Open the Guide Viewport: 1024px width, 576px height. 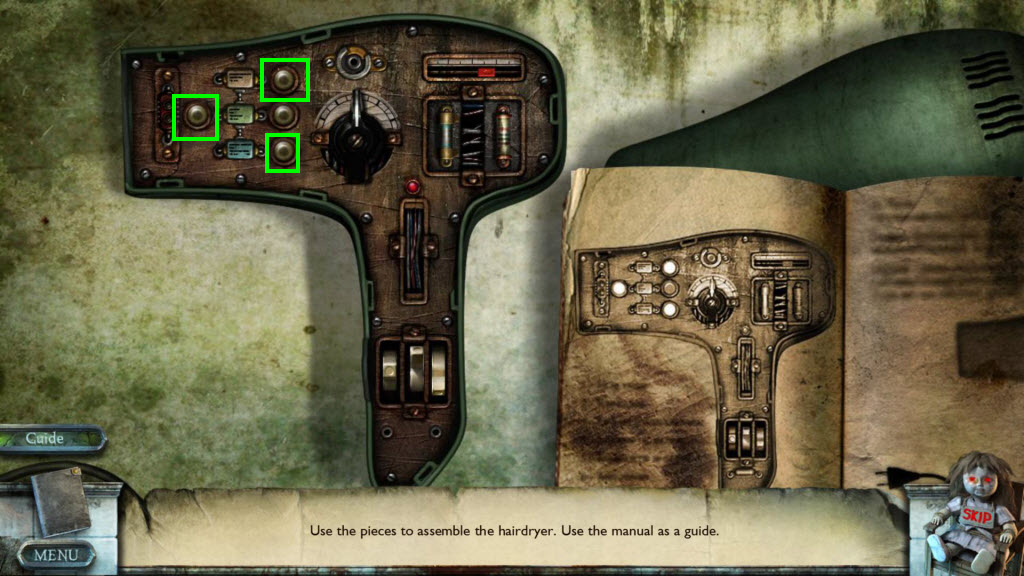coord(46,439)
